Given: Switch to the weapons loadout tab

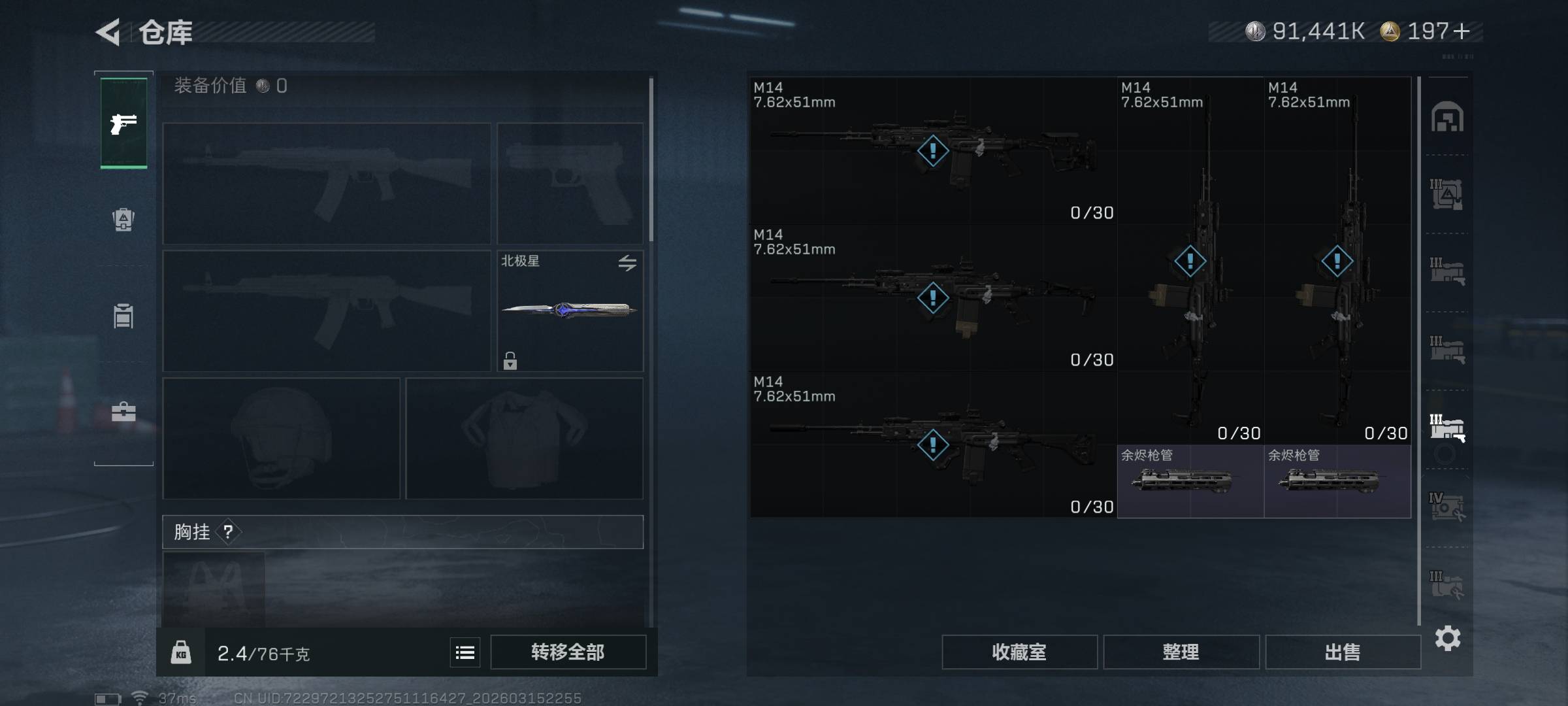Looking at the screenshot, I should click(123, 123).
